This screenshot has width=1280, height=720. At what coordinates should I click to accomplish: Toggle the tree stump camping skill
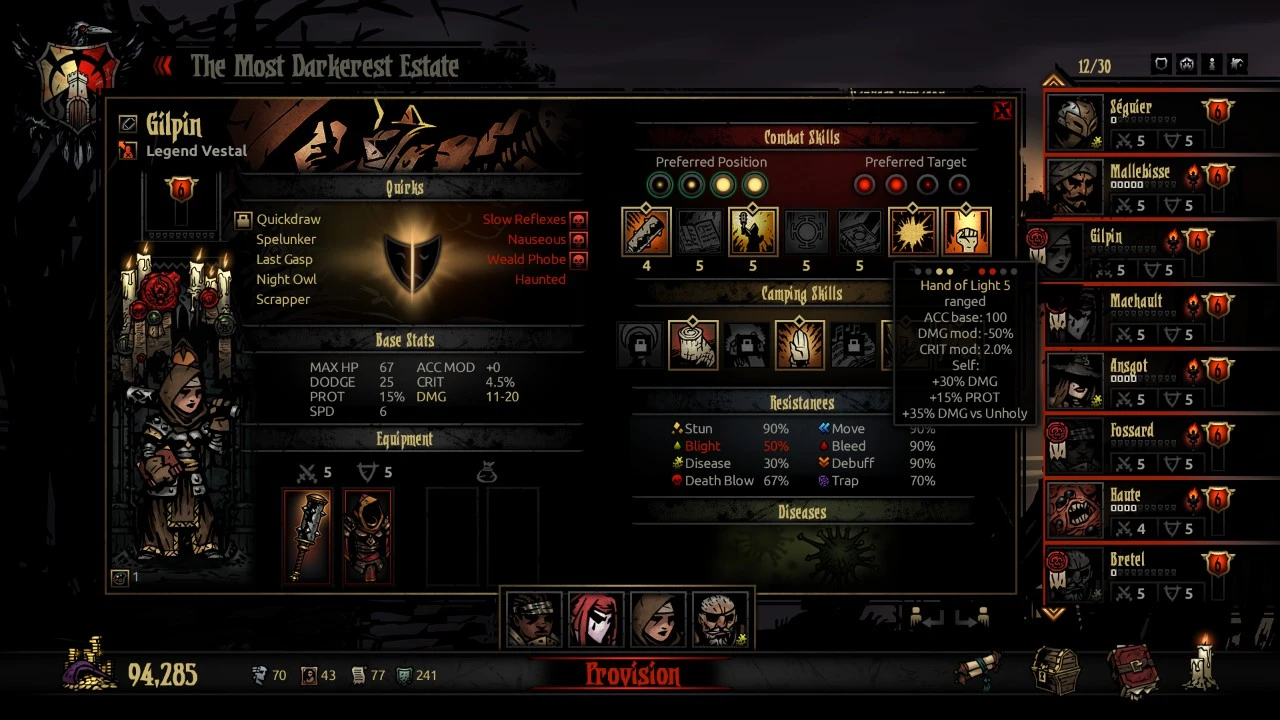[x=693, y=344]
